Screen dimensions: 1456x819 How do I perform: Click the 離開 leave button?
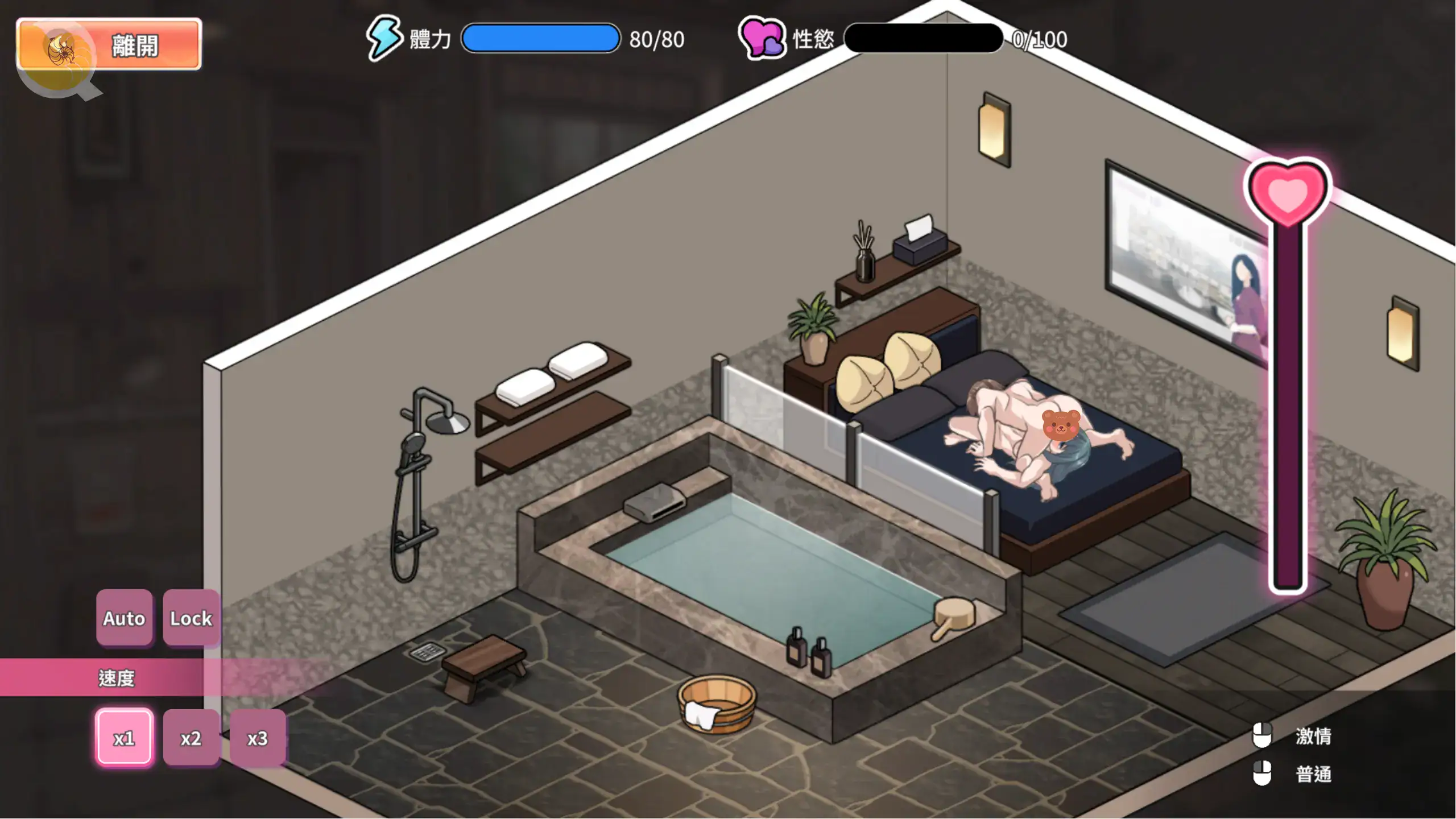[x=109, y=44]
